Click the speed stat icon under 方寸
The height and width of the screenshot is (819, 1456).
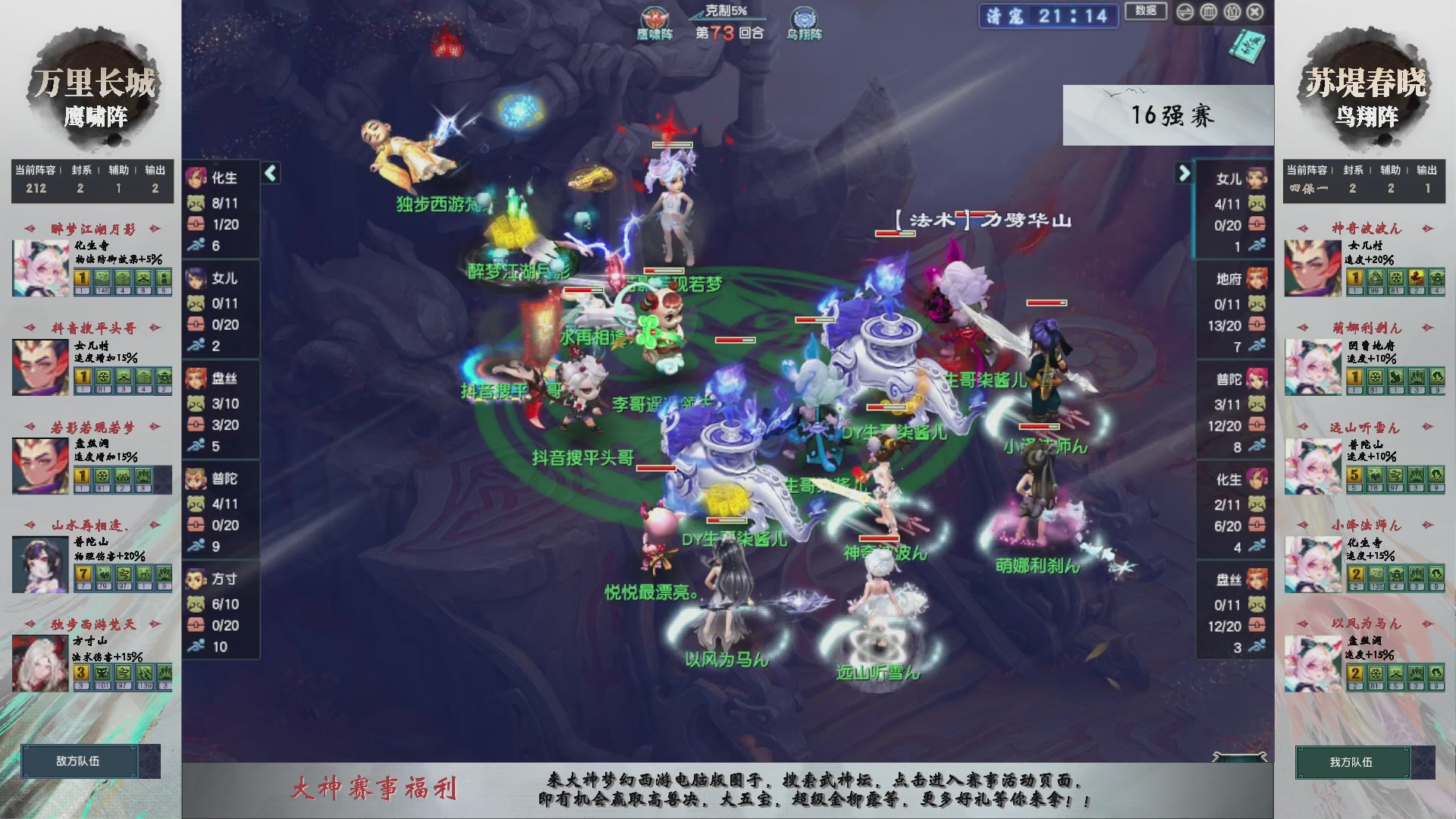click(196, 646)
